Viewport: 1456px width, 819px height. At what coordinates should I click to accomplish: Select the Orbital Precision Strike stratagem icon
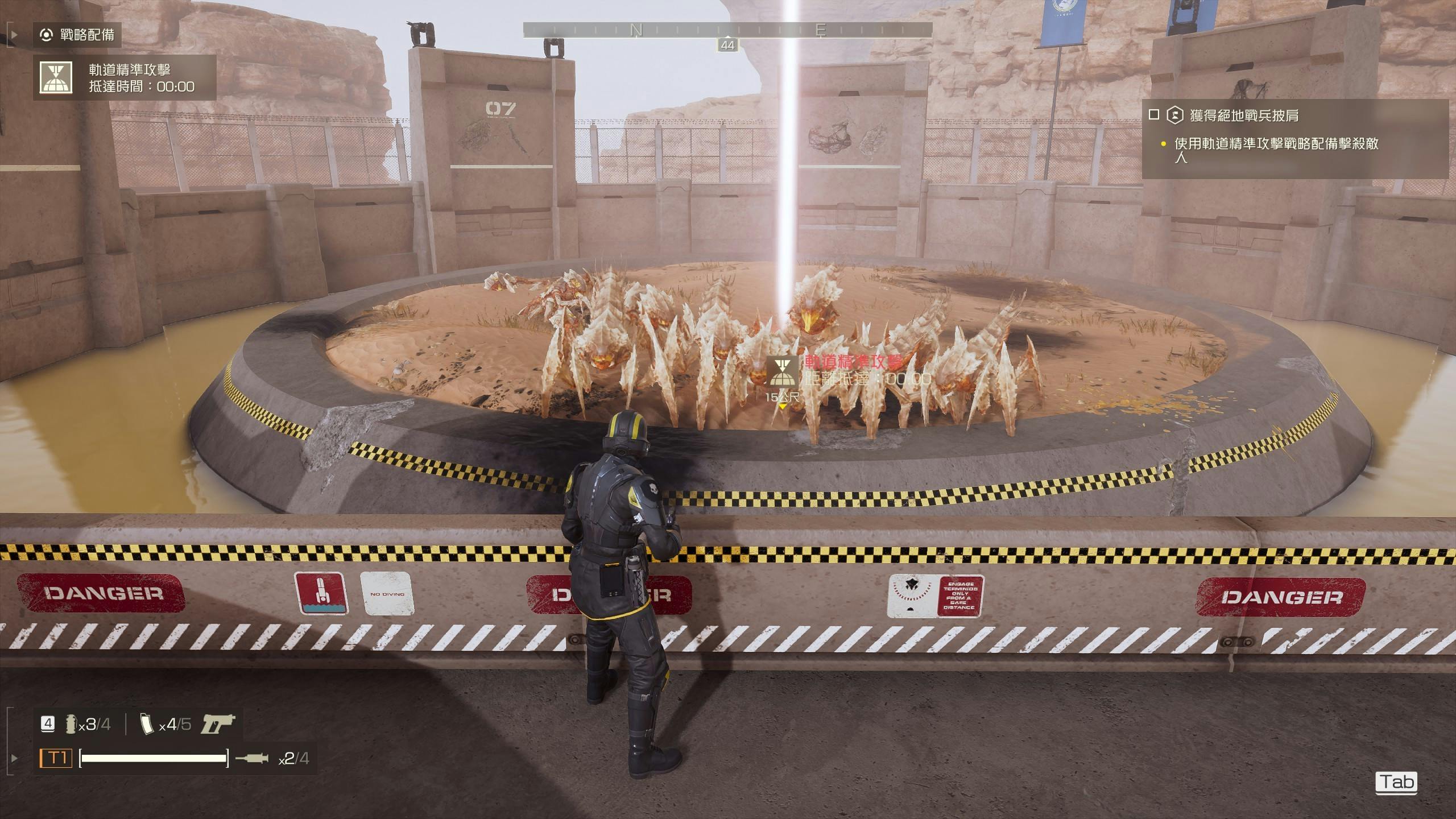coord(56,77)
